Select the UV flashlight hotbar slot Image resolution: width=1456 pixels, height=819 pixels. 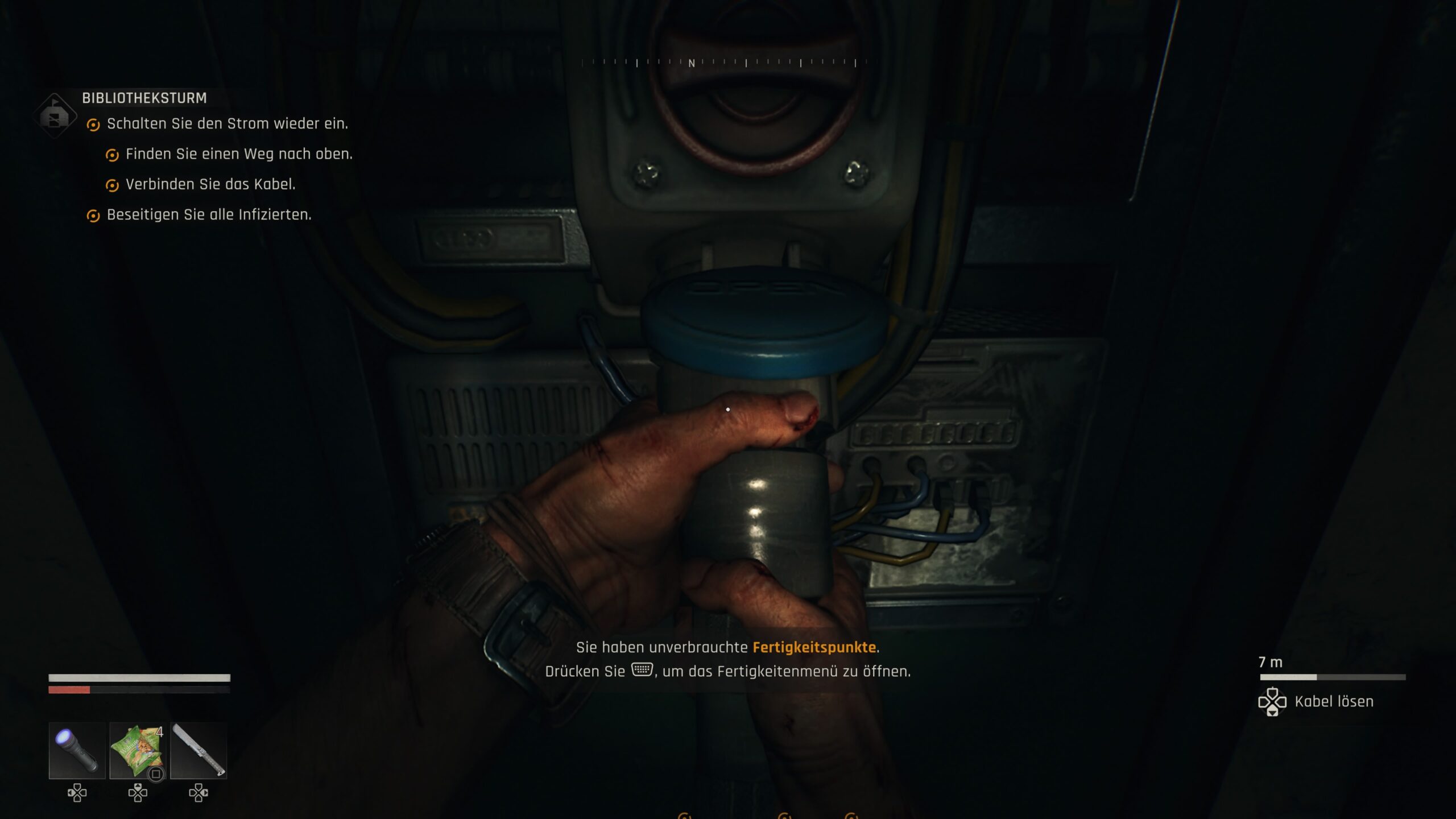click(x=77, y=750)
